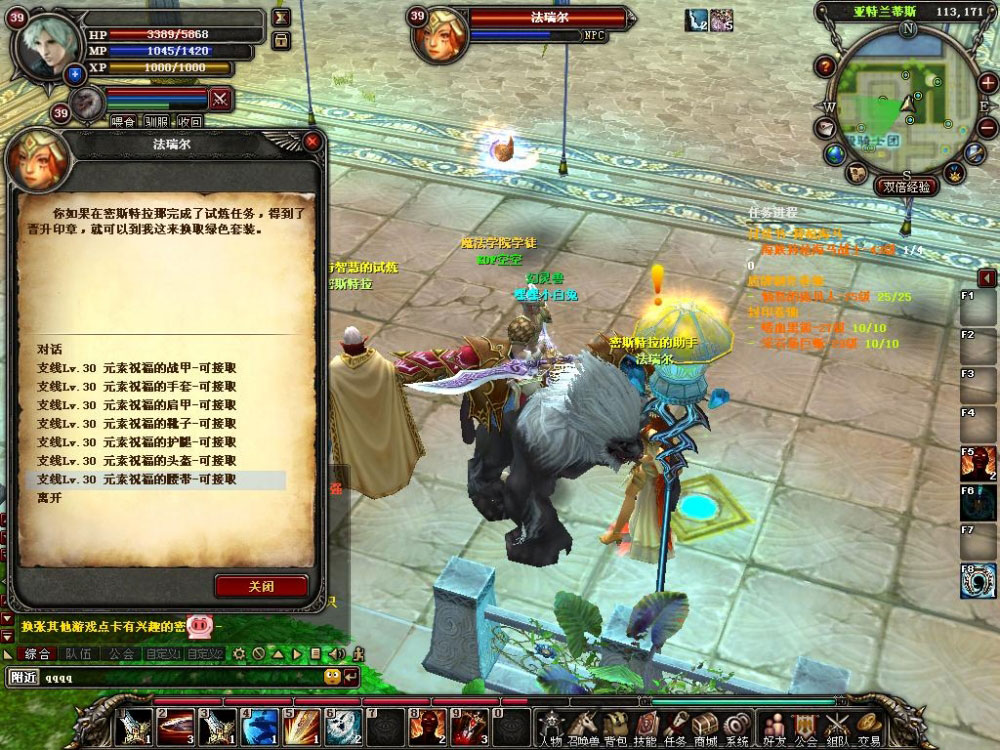Select the 元素祝福的手套 quest option

point(137,387)
